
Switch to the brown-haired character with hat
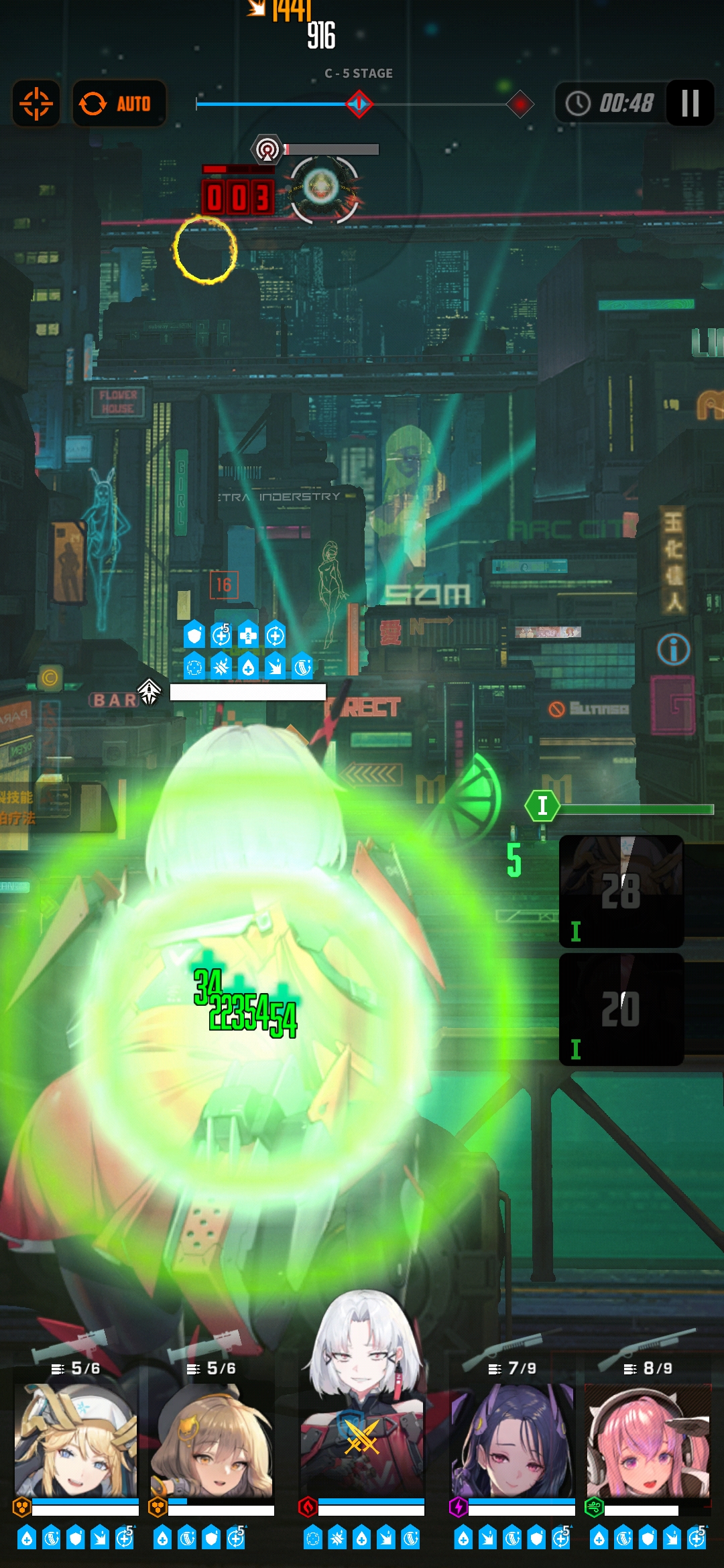[212, 1441]
